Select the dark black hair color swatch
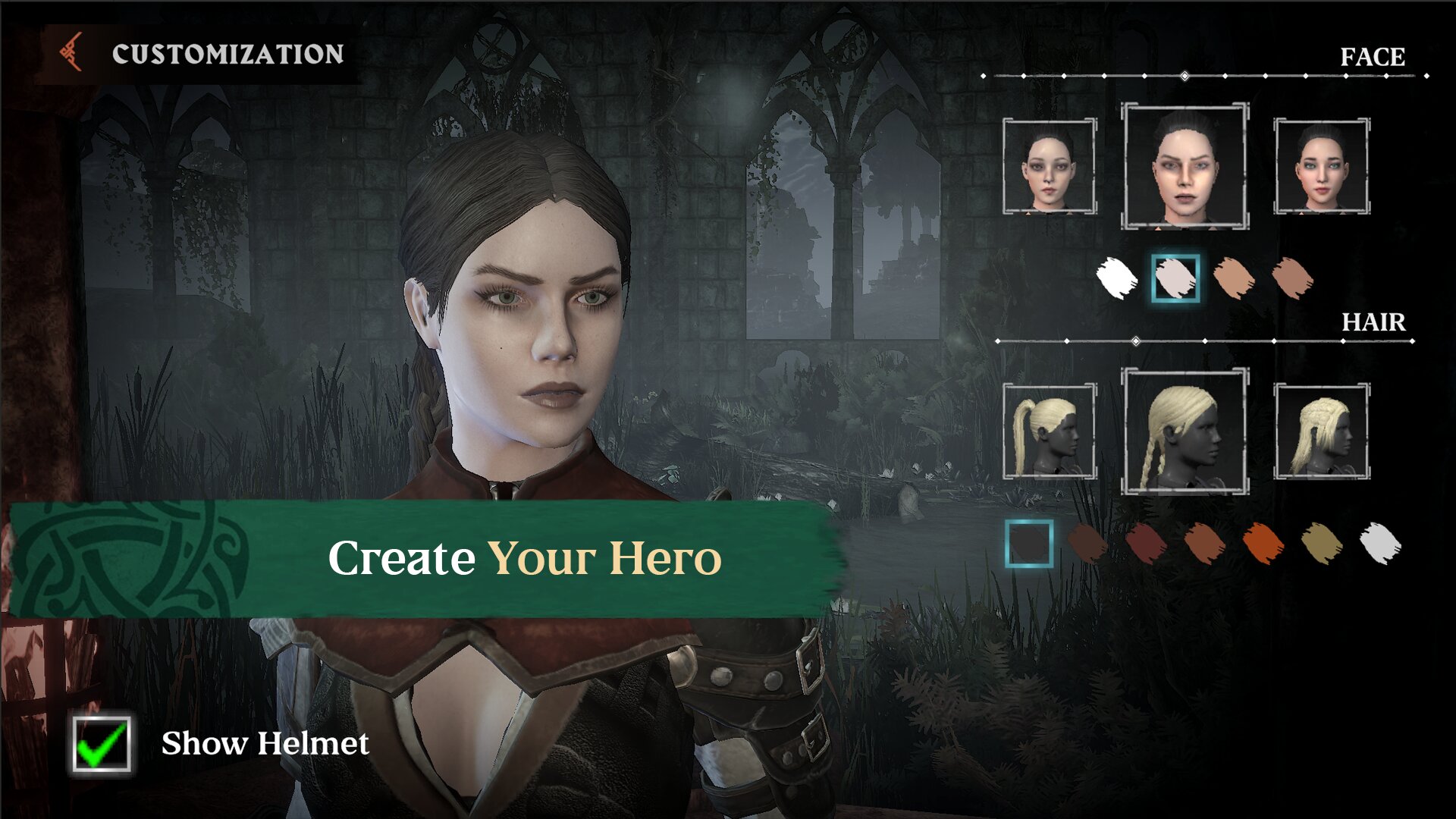 pyautogui.click(x=1029, y=544)
